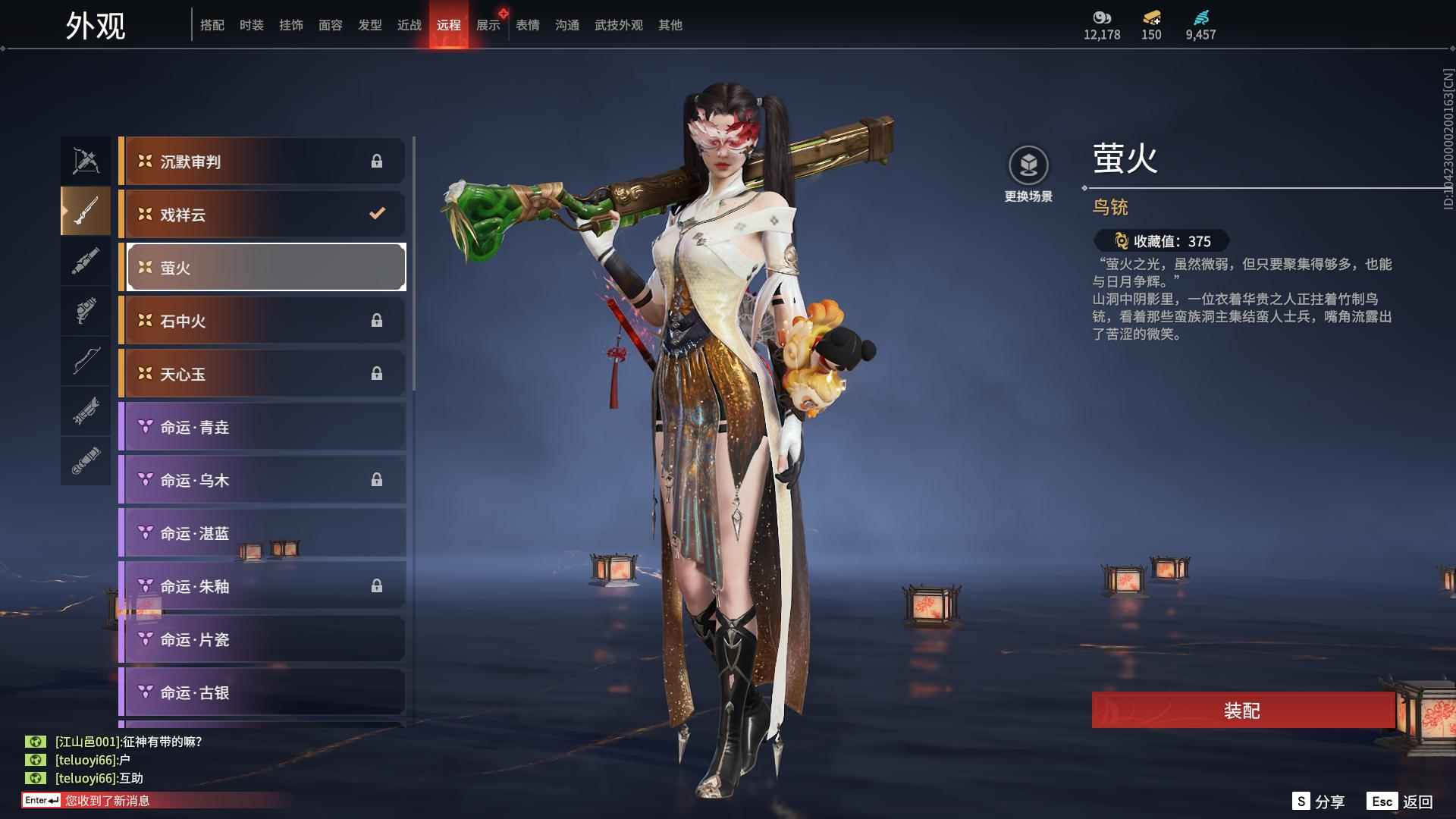This screenshot has width=1456, height=819.
Task: Open the 展示 tab with red badge
Action: 488,24
